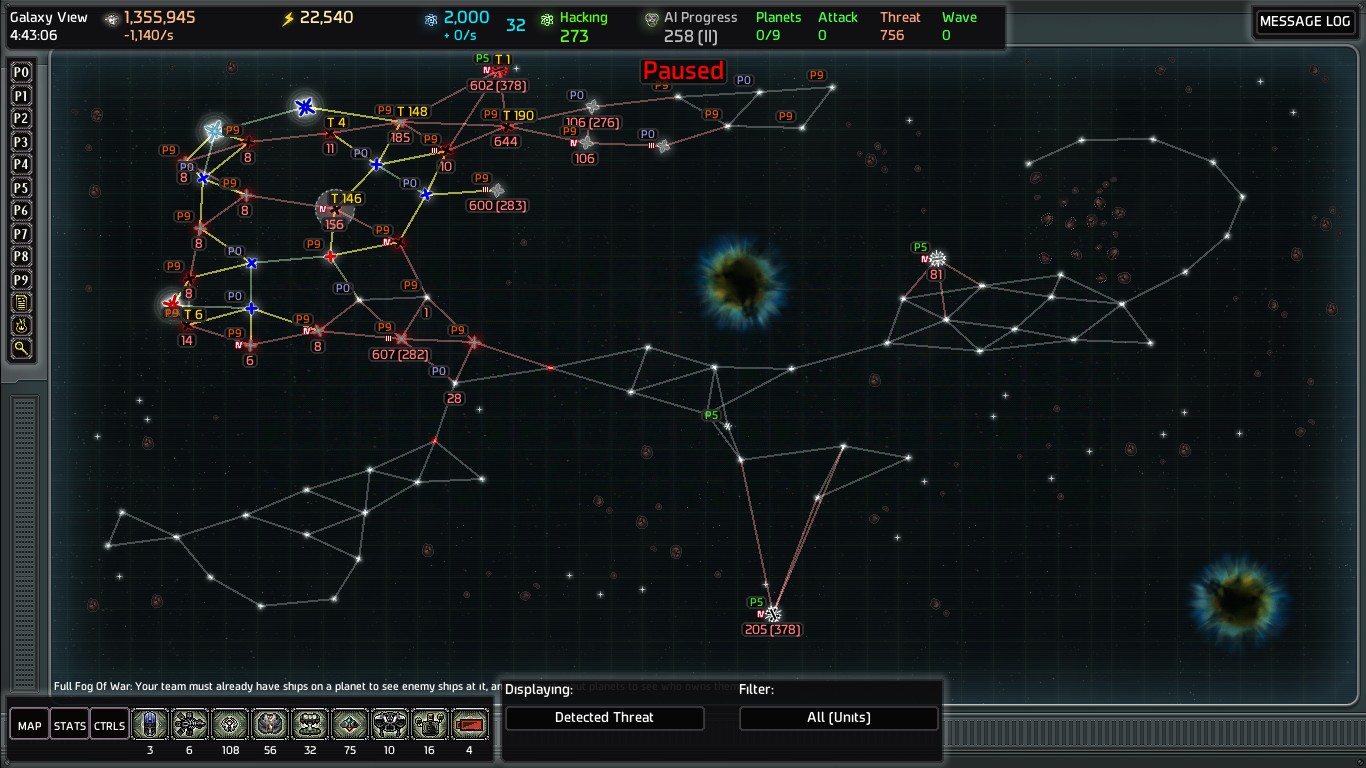Screen dimensions: 1366x768
Task: Open the magnifying glass search tool
Action: click(x=21, y=349)
